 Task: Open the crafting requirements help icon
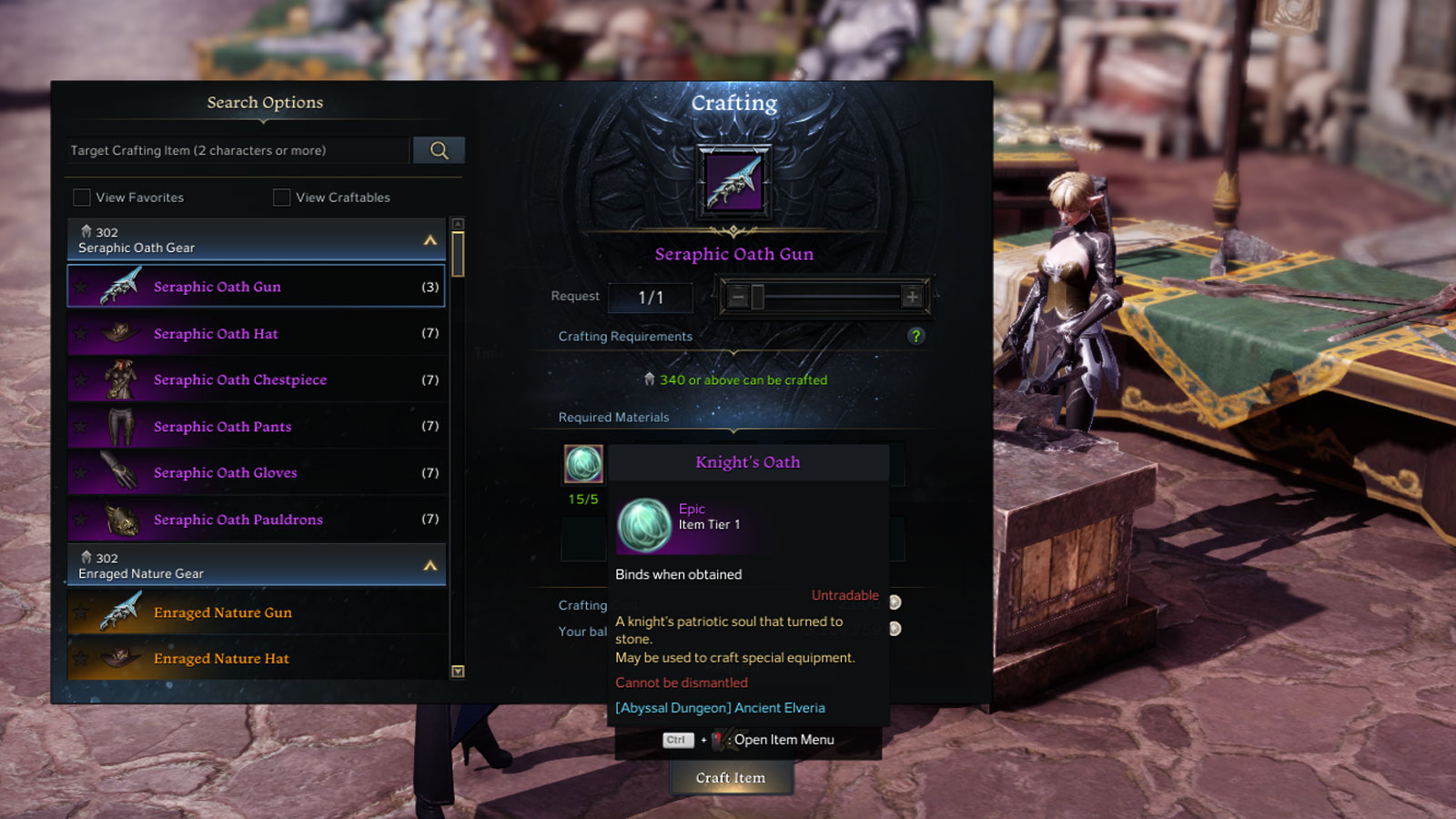pos(918,336)
